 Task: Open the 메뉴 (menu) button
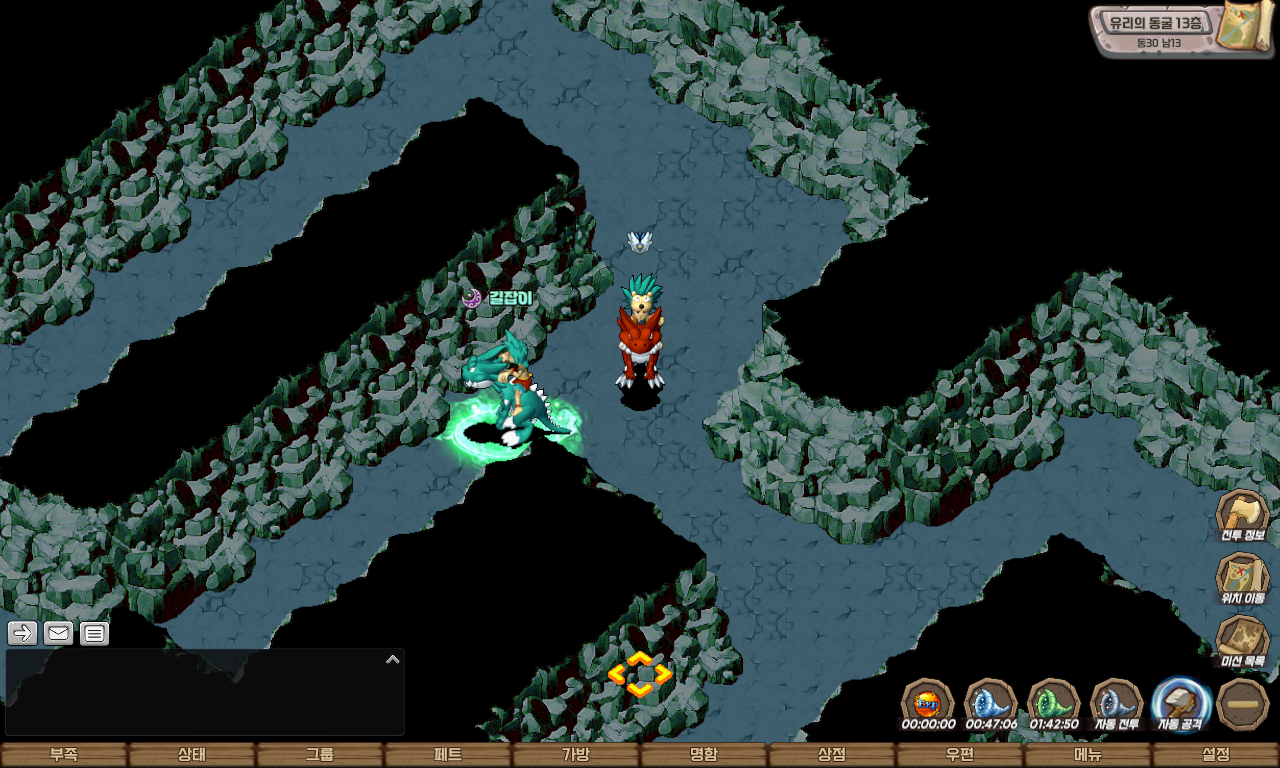click(1088, 755)
